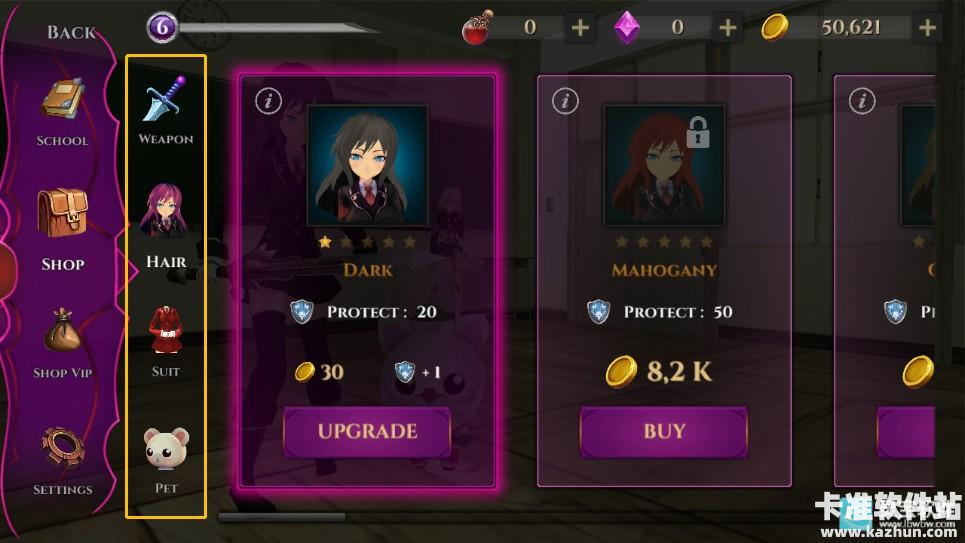Add more red potions with plus button

point(580,28)
